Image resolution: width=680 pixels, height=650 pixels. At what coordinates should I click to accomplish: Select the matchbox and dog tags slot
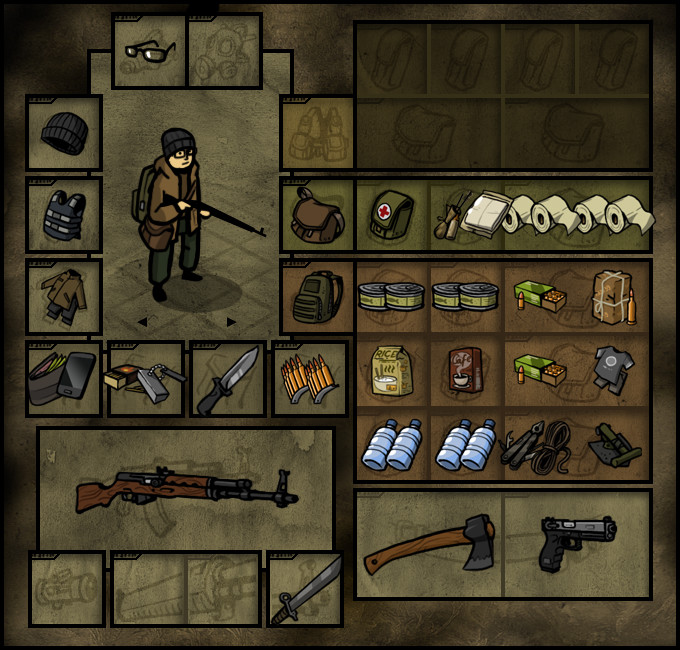[x=146, y=379]
